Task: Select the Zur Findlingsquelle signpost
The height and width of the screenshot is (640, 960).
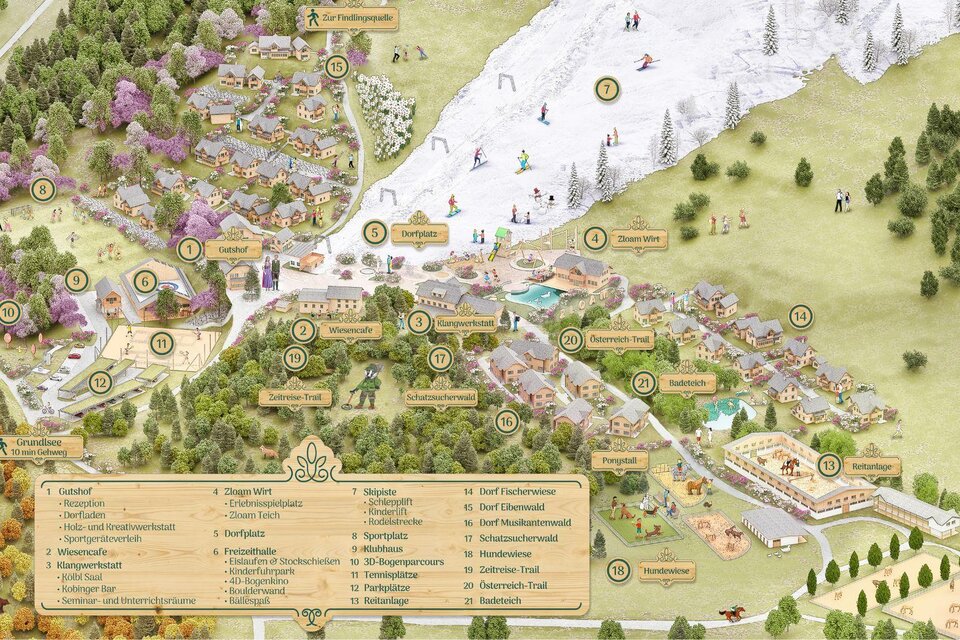Action: click(350, 18)
